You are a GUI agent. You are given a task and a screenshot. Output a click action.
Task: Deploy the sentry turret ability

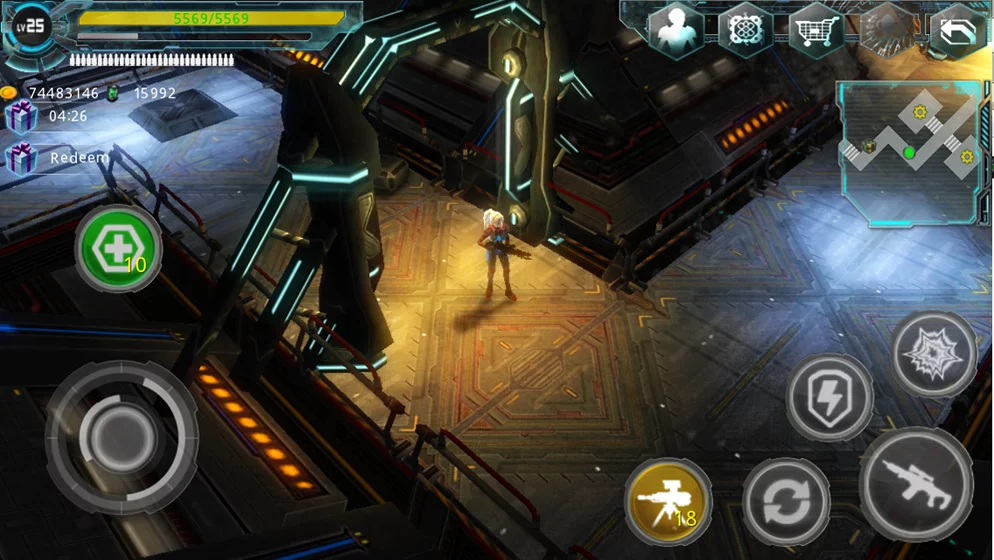pyautogui.click(x=669, y=502)
